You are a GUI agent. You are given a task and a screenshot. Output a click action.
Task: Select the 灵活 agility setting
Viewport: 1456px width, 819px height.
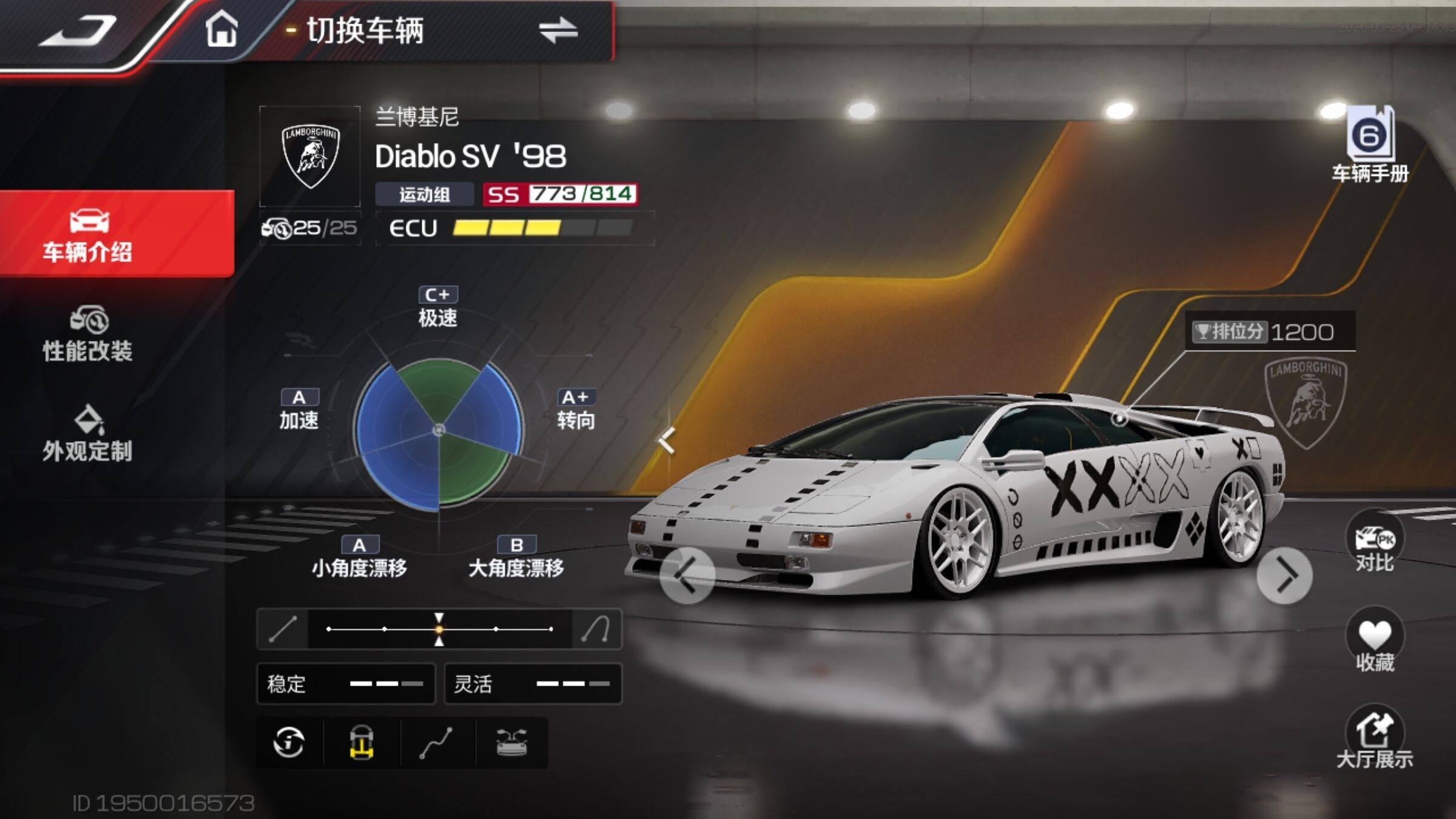tap(533, 684)
